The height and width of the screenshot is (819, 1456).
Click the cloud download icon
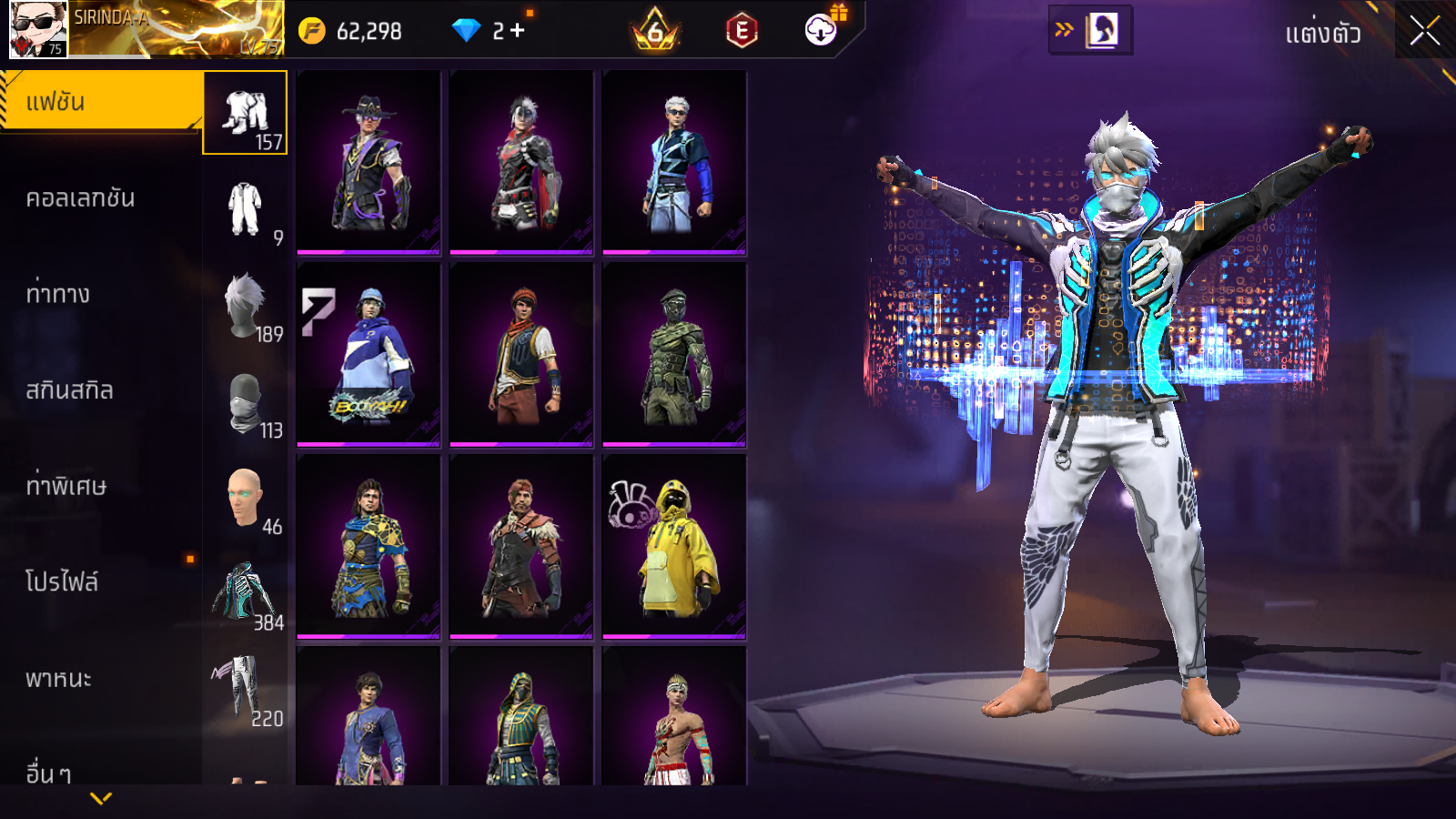[821, 30]
